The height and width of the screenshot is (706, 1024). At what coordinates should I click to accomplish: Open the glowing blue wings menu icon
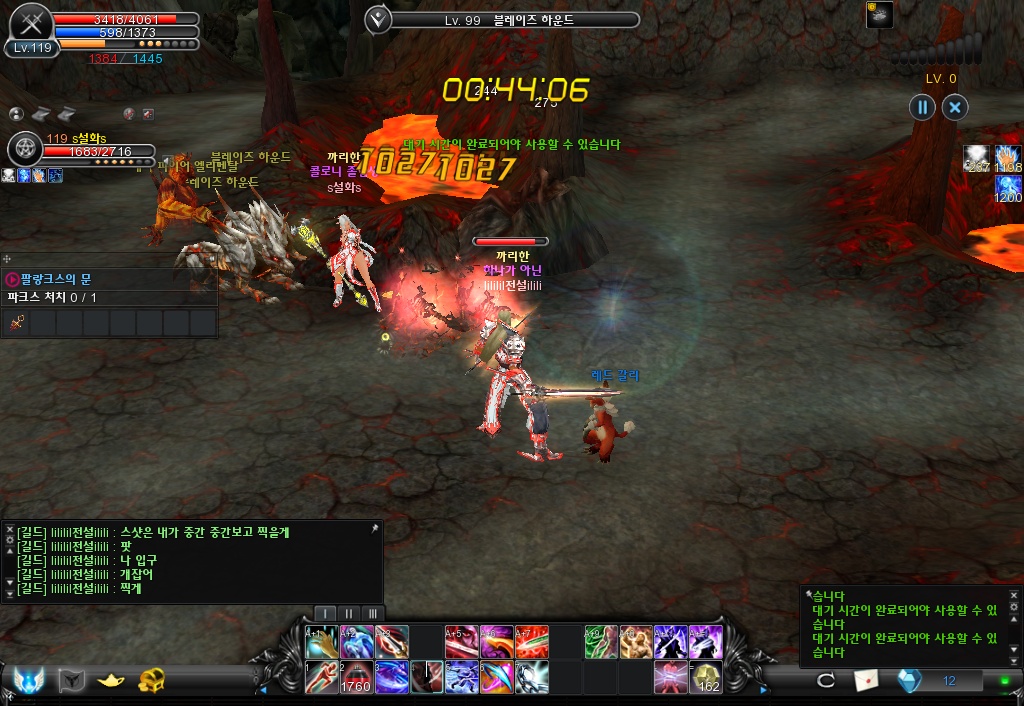tap(27, 680)
